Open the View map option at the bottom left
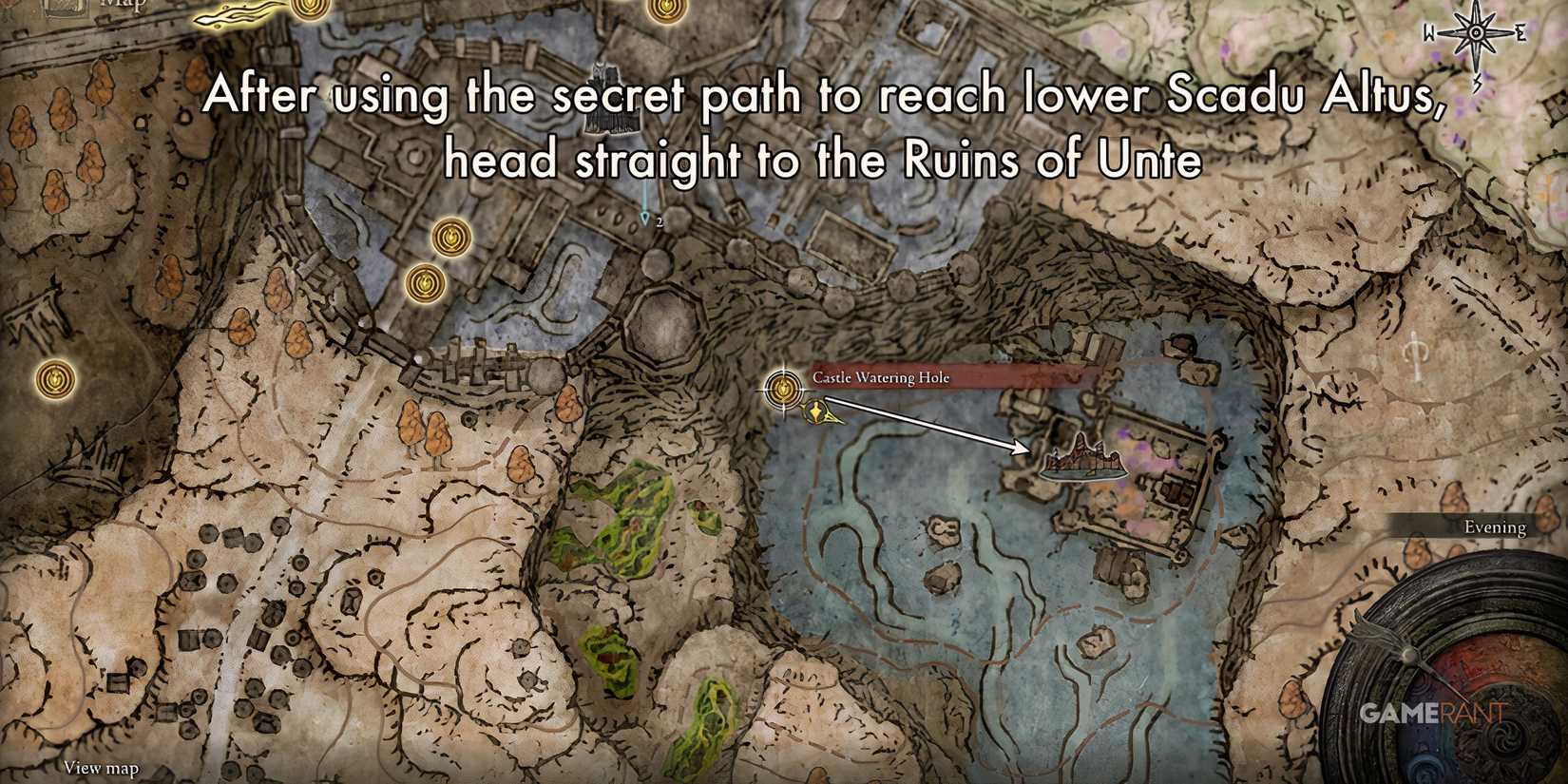Screen dimensions: 1568x784 100,766
